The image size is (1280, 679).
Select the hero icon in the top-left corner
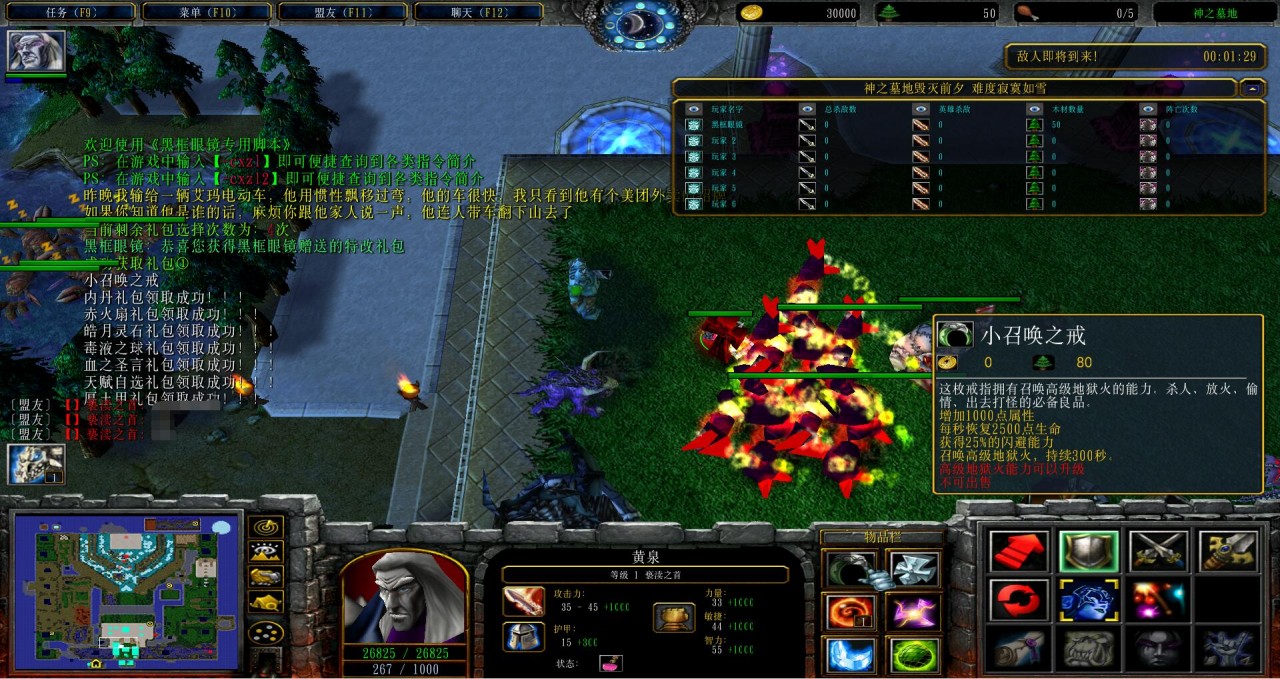pos(36,51)
